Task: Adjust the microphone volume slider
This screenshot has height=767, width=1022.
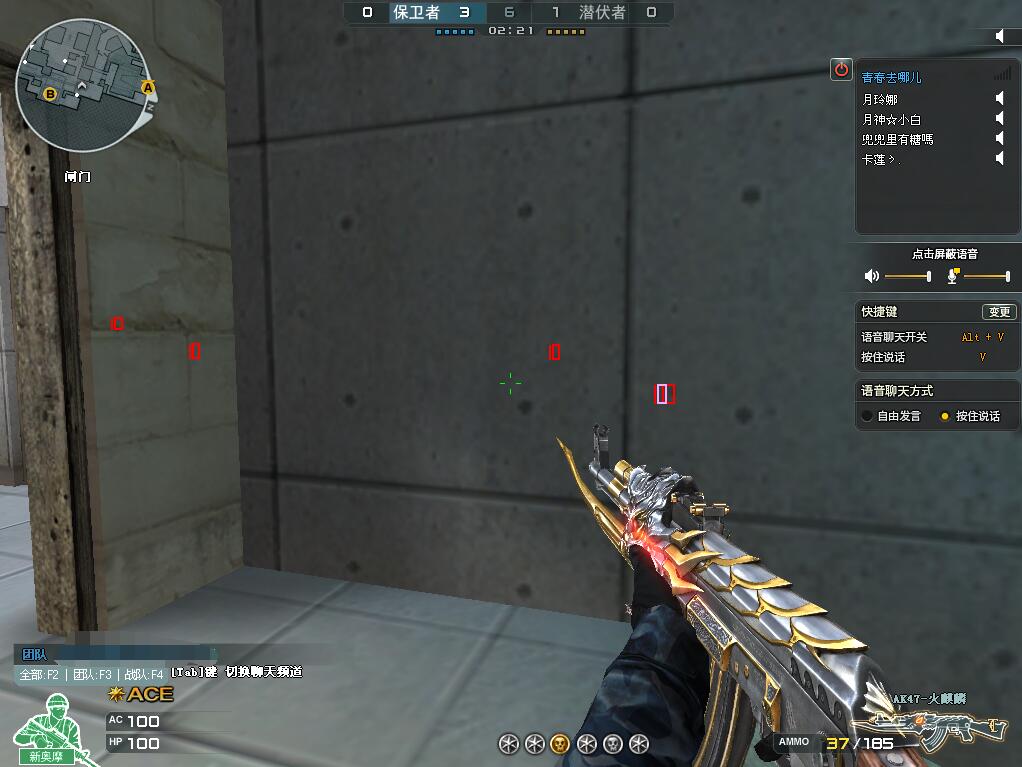Action: tap(1007, 276)
